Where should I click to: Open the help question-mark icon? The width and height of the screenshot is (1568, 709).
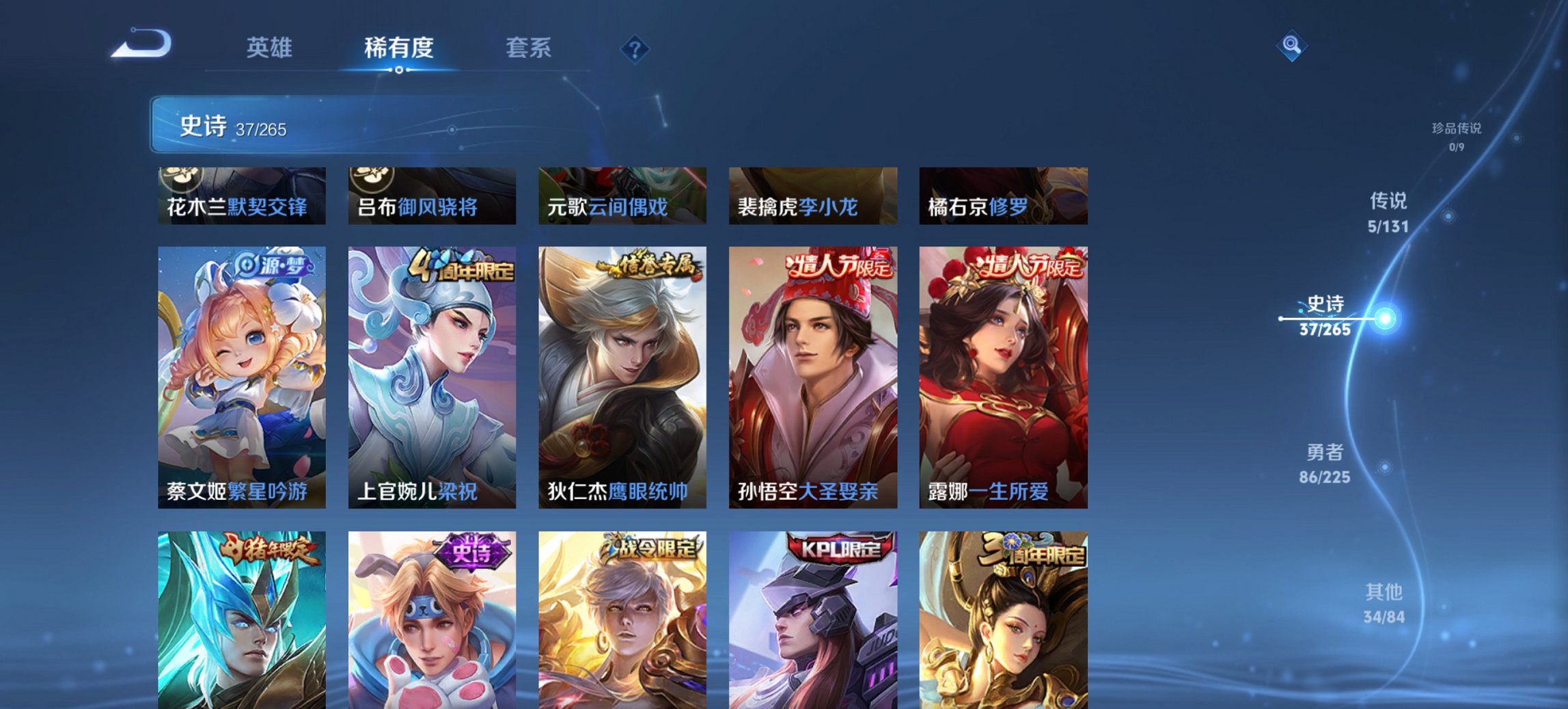pos(635,48)
